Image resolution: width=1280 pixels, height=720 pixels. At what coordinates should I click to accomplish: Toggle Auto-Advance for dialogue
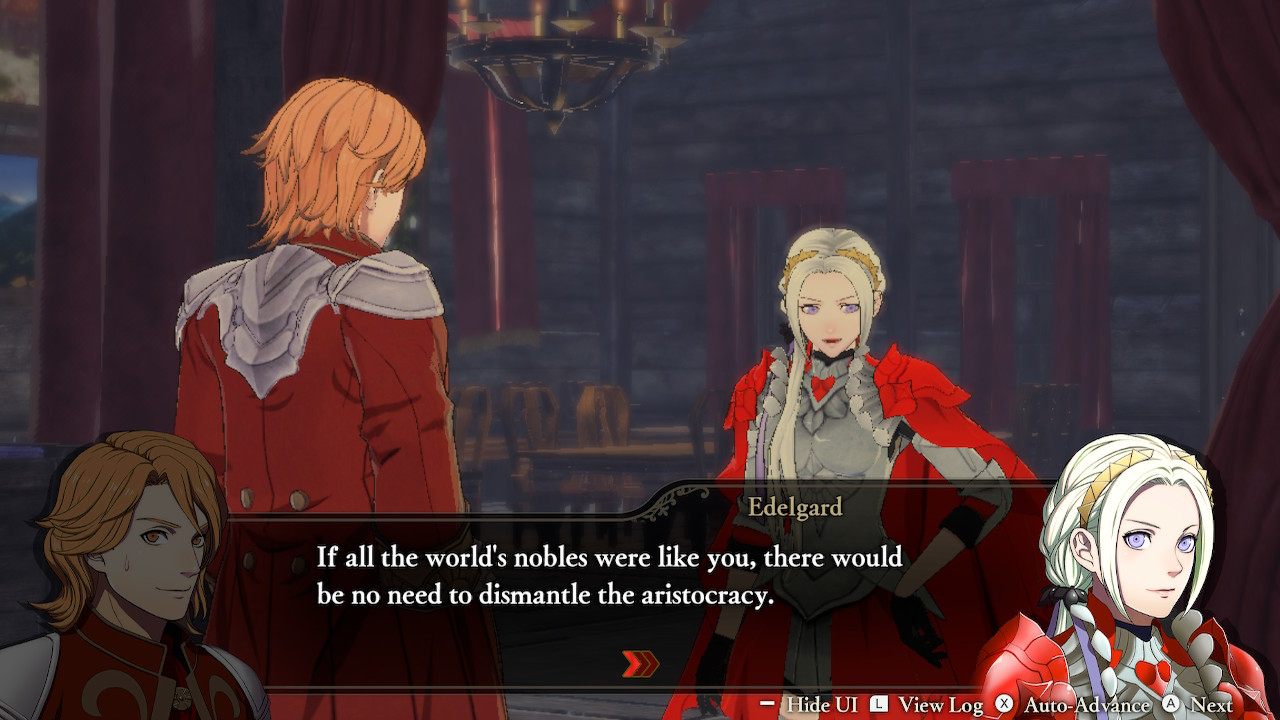(1073, 705)
